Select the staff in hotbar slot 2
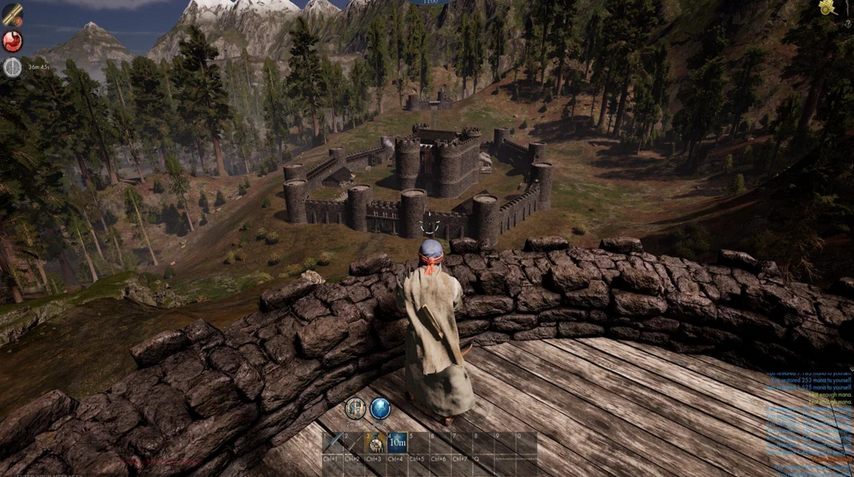Image resolution: width=854 pixels, height=477 pixels. 354,443
